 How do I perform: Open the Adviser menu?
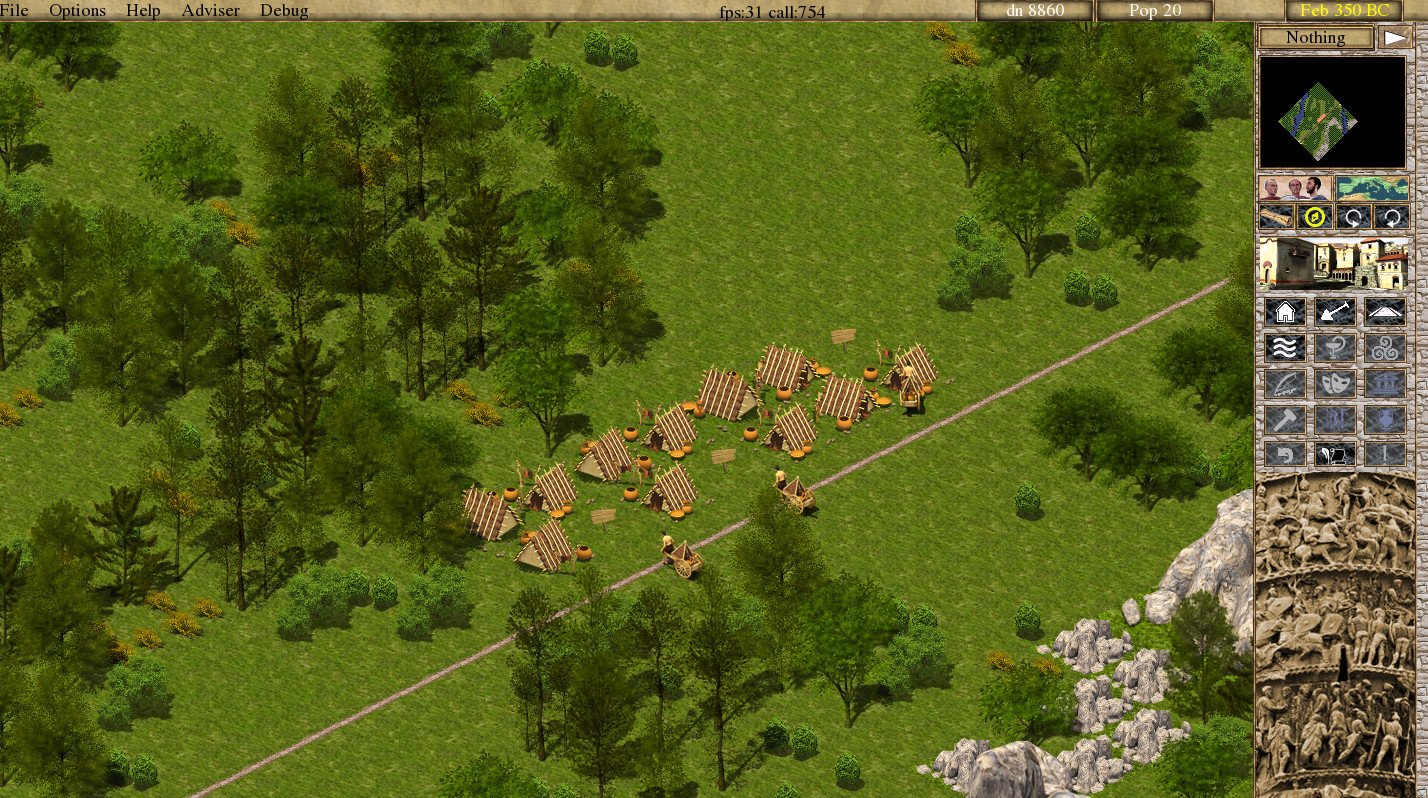(x=209, y=10)
